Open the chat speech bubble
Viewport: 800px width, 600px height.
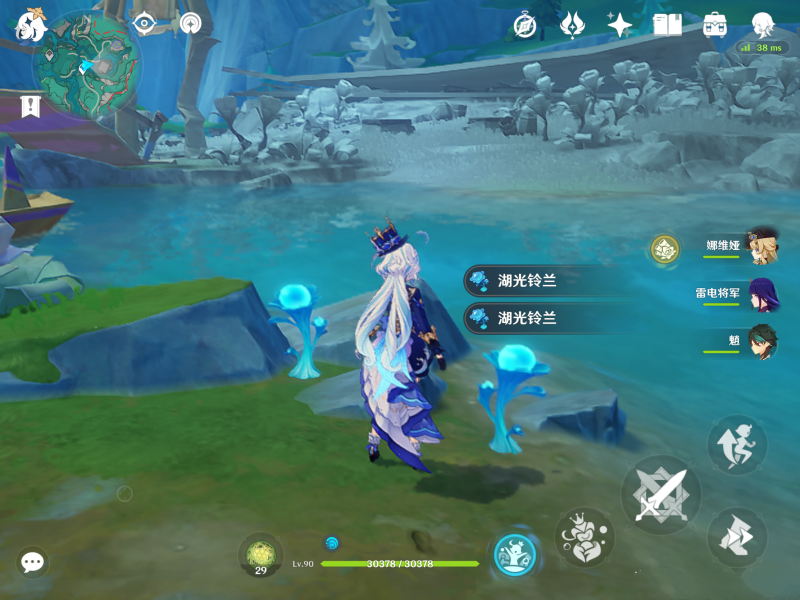[32, 562]
